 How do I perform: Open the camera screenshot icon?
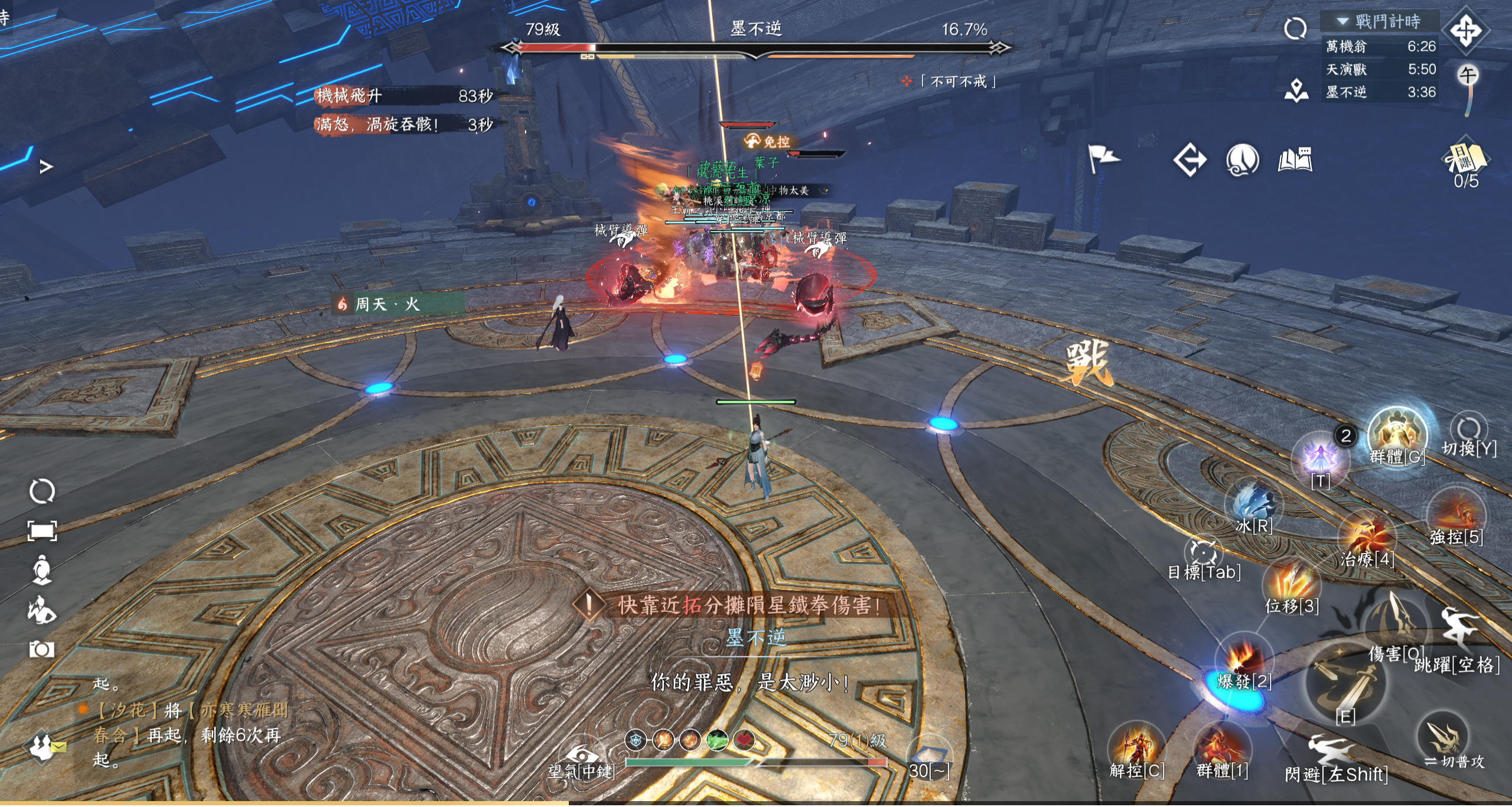click(42, 649)
